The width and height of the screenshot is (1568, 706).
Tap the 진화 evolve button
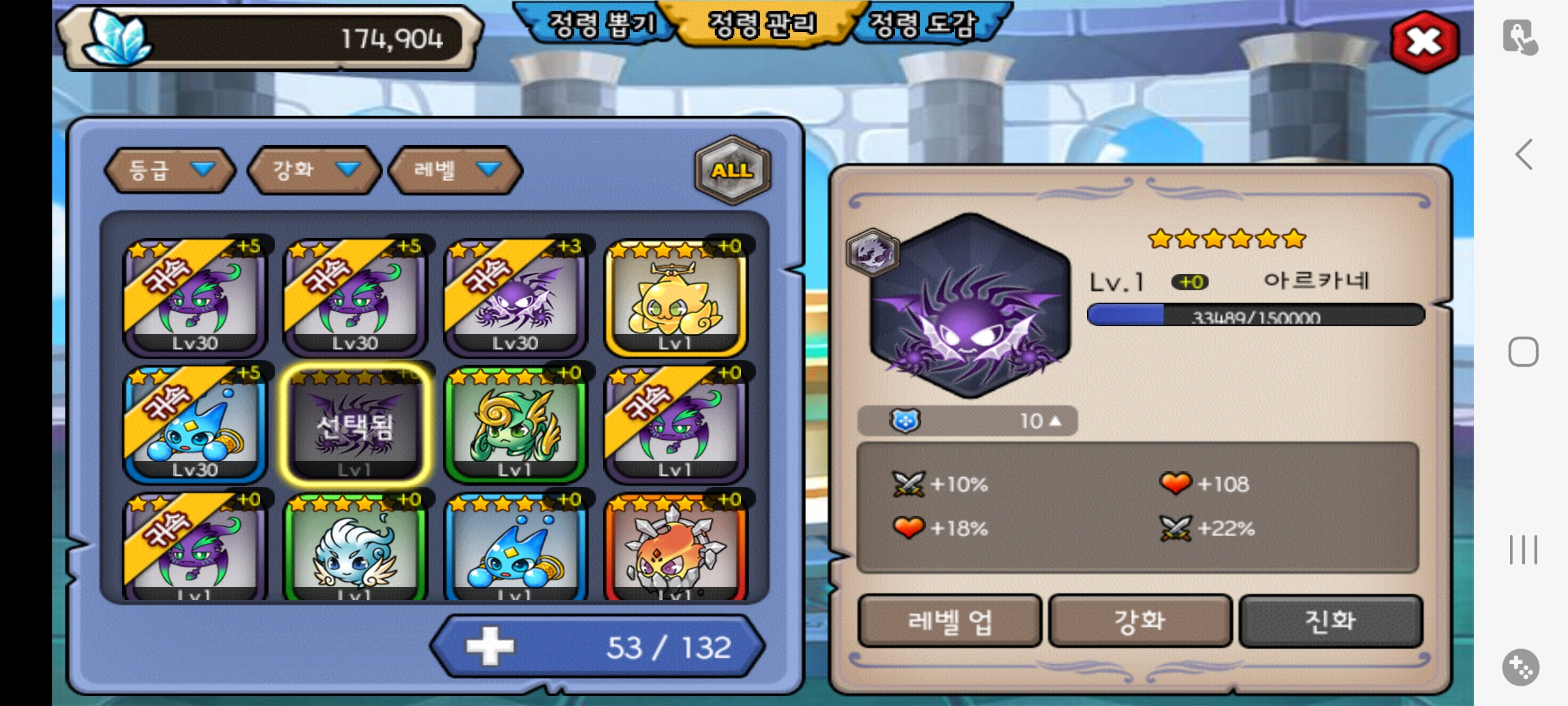click(1330, 621)
